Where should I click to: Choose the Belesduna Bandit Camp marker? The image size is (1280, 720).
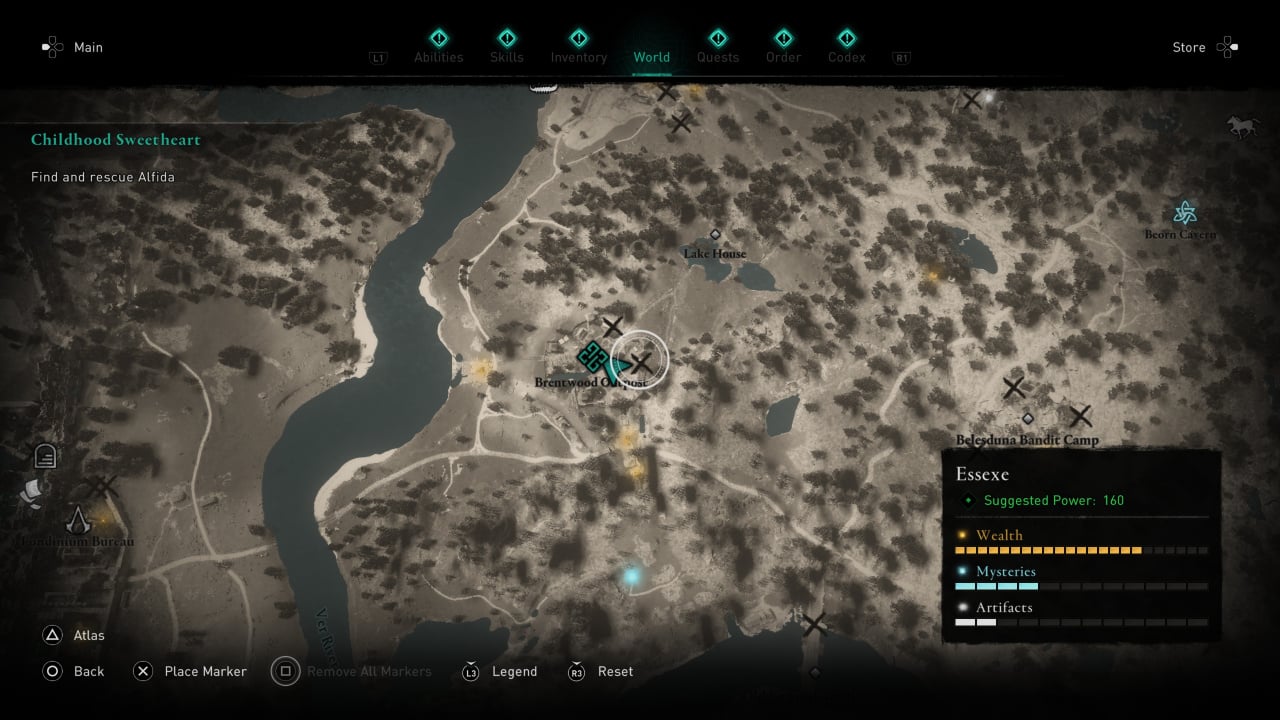[x=1027, y=419]
